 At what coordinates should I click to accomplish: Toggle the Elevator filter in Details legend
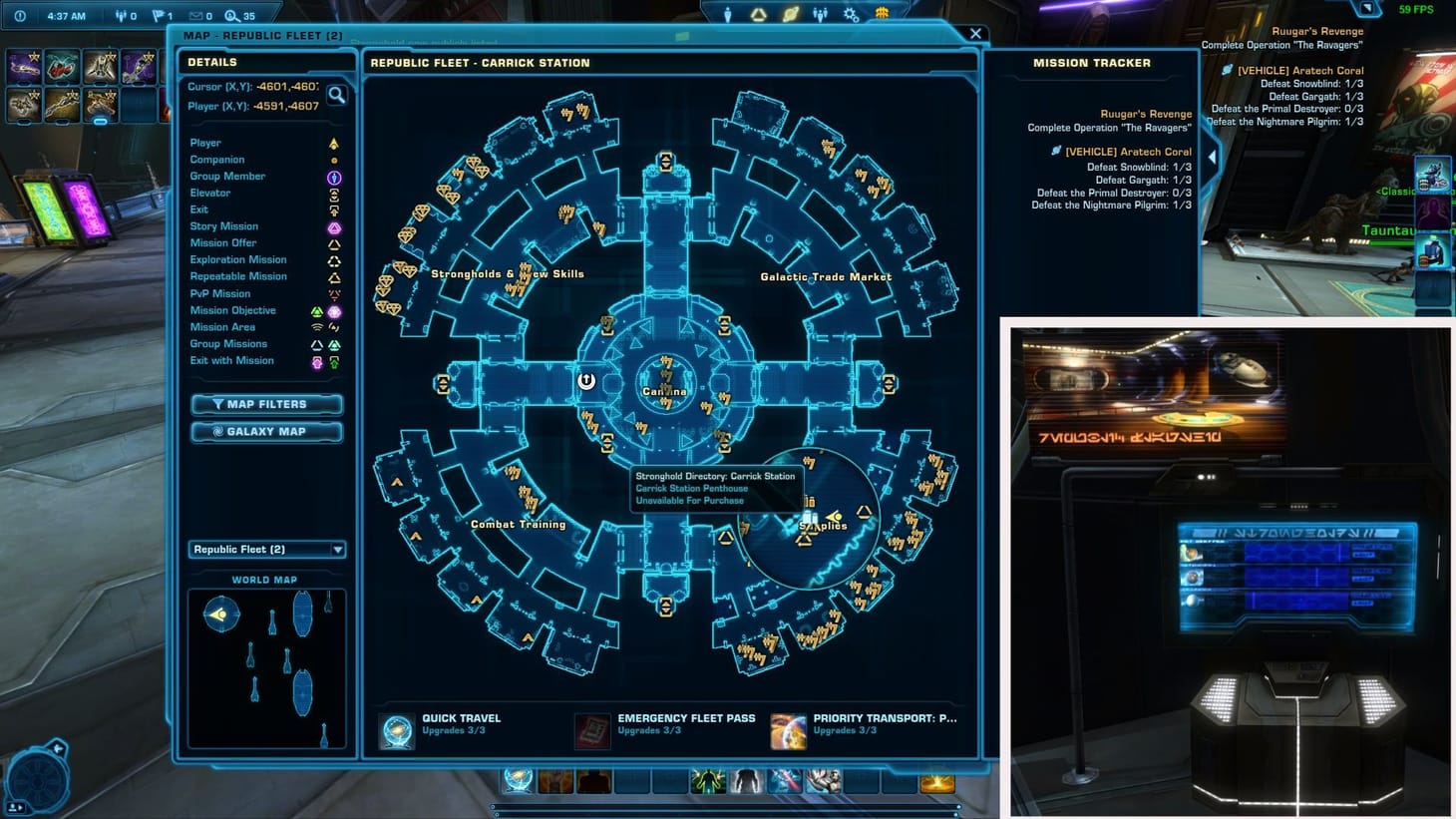pos(335,193)
